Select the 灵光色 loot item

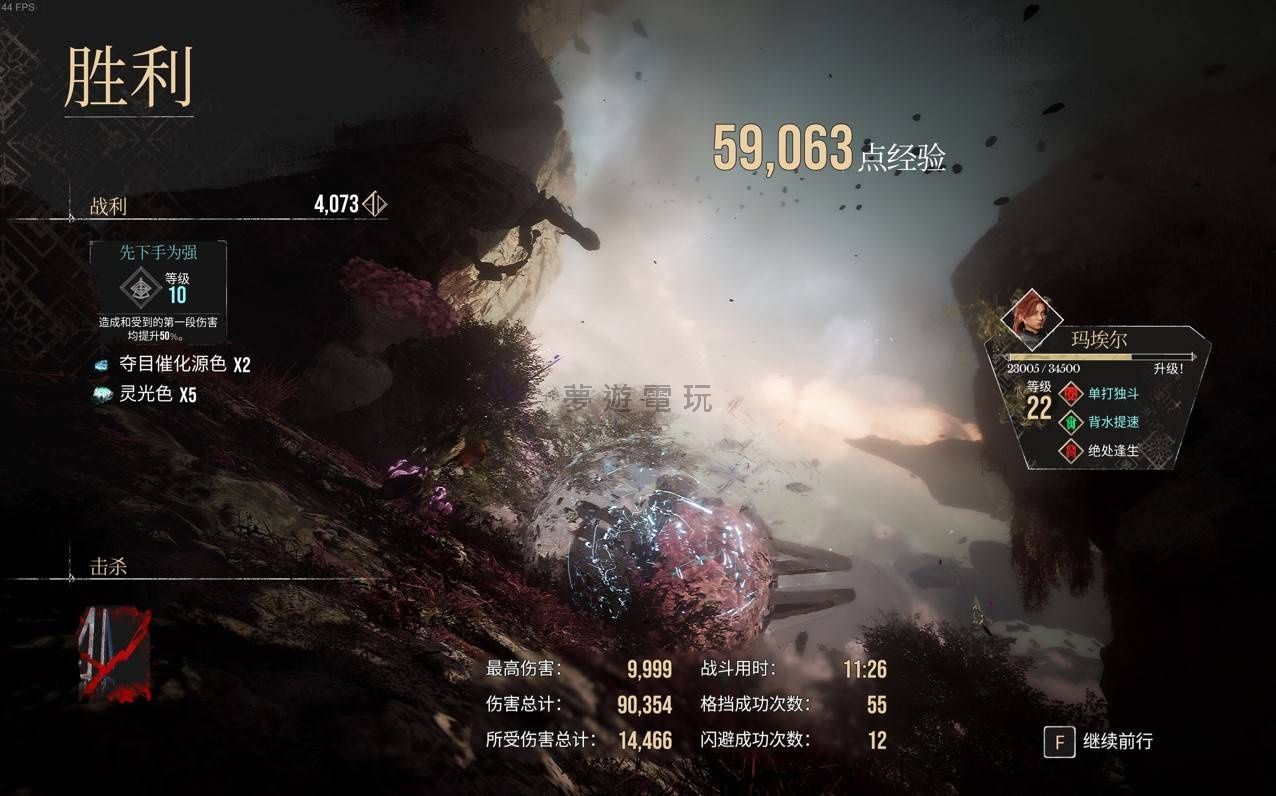pos(145,395)
